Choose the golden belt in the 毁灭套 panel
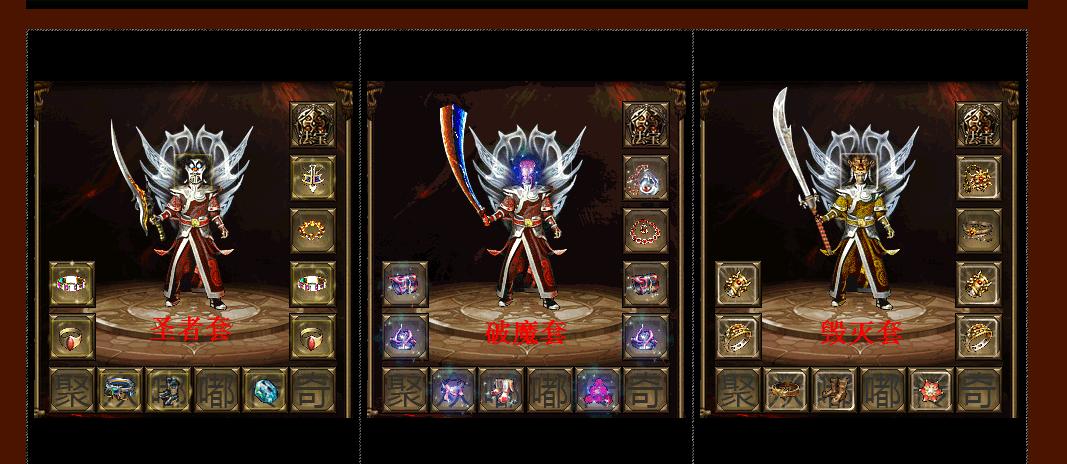Viewport: 1067px width, 464px height. pyautogui.click(x=786, y=390)
